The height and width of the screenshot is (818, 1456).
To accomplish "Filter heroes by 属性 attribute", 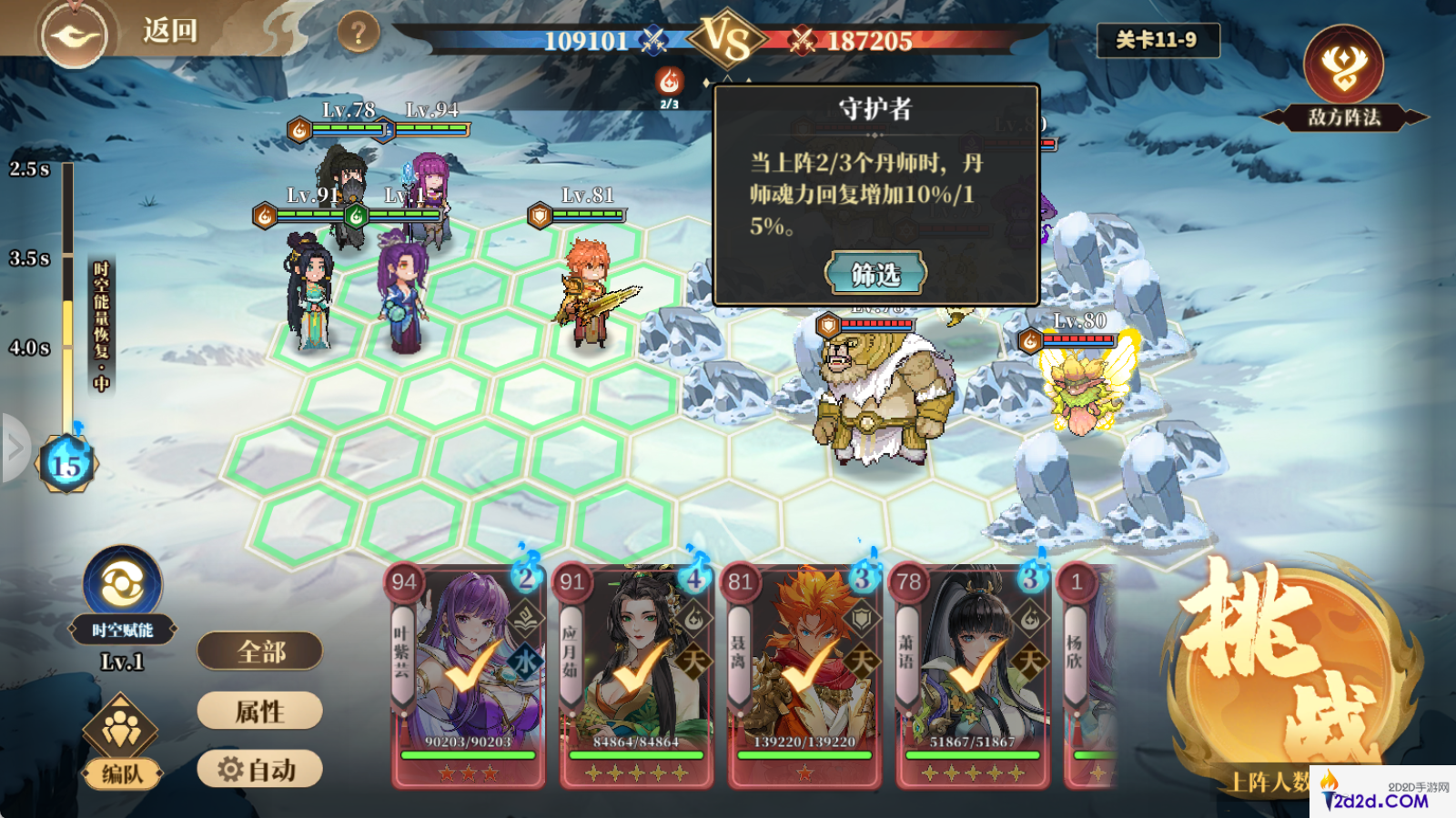I will tap(260, 711).
